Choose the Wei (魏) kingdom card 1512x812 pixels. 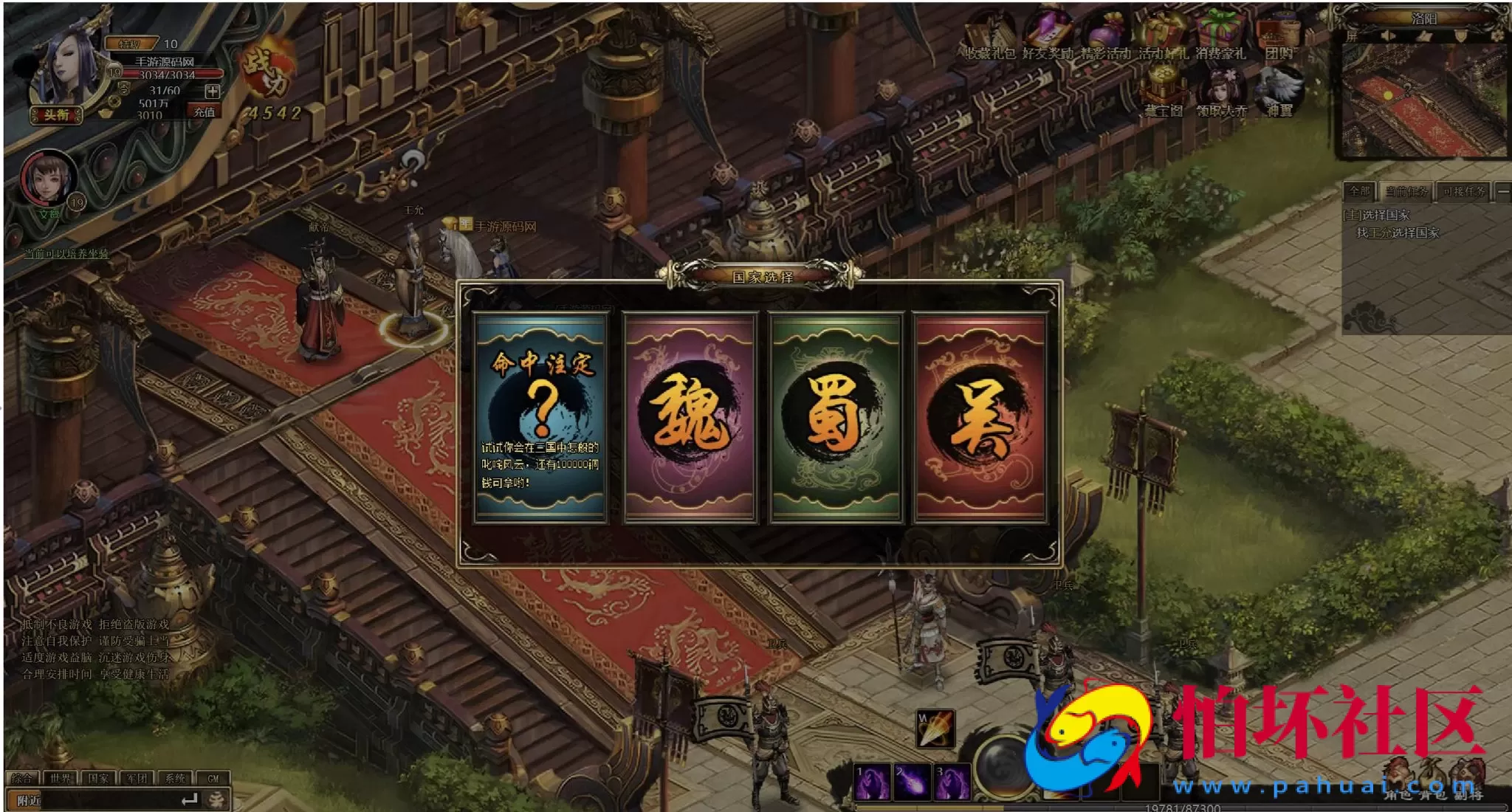click(690, 417)
